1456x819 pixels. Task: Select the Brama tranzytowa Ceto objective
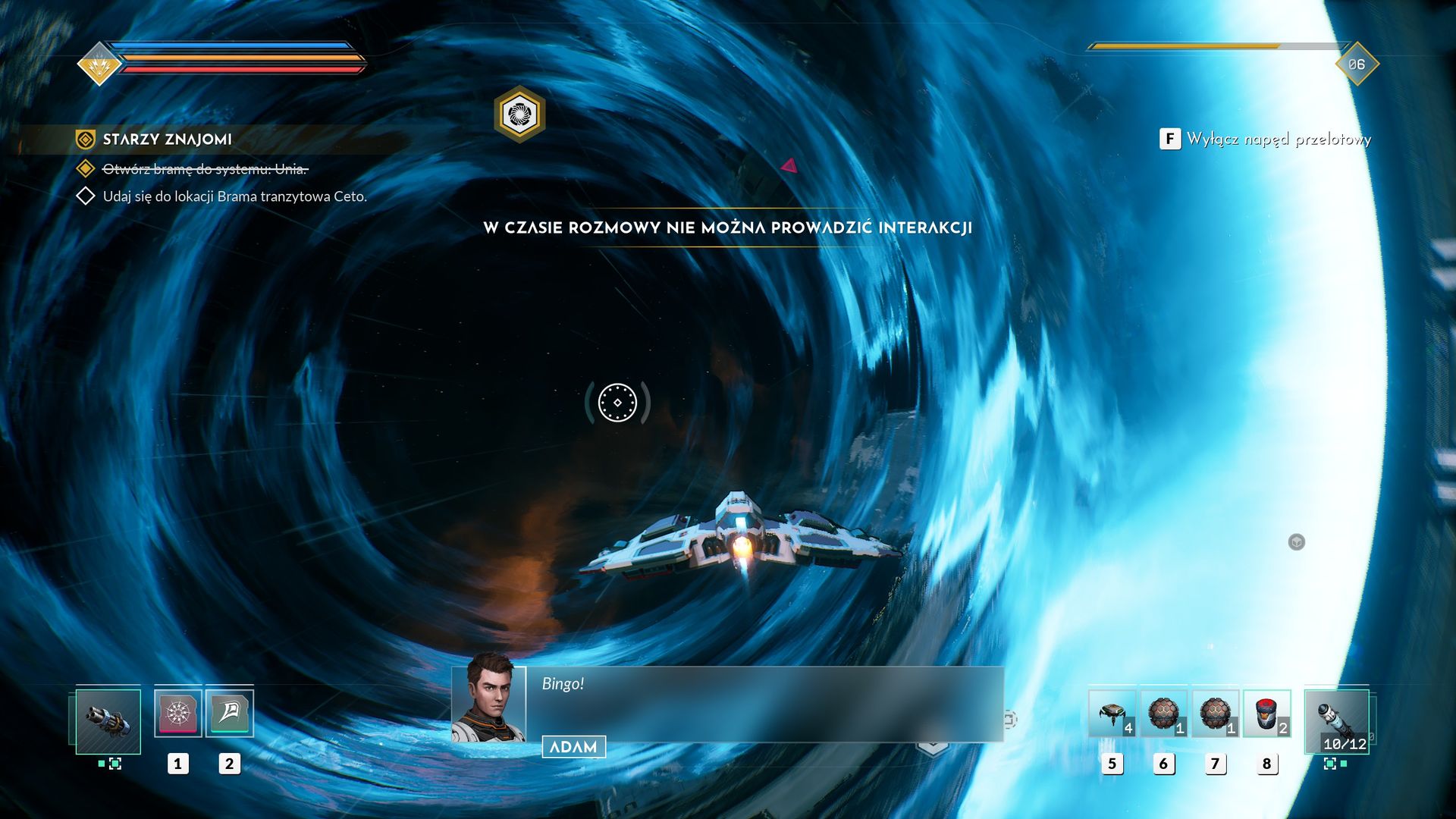click(x=234, y=196)
